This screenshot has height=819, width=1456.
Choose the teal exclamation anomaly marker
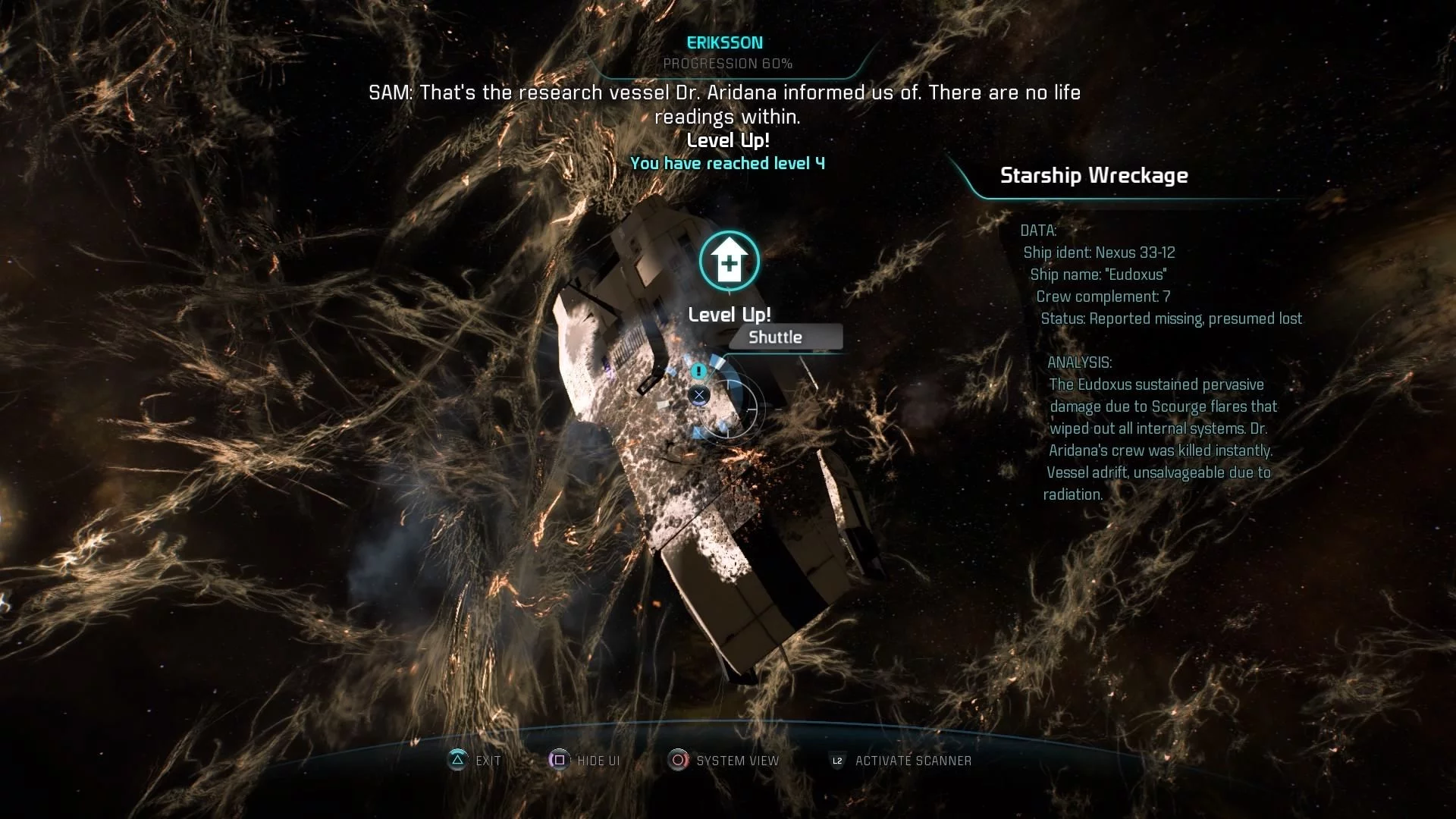click(x=698, y=371)
